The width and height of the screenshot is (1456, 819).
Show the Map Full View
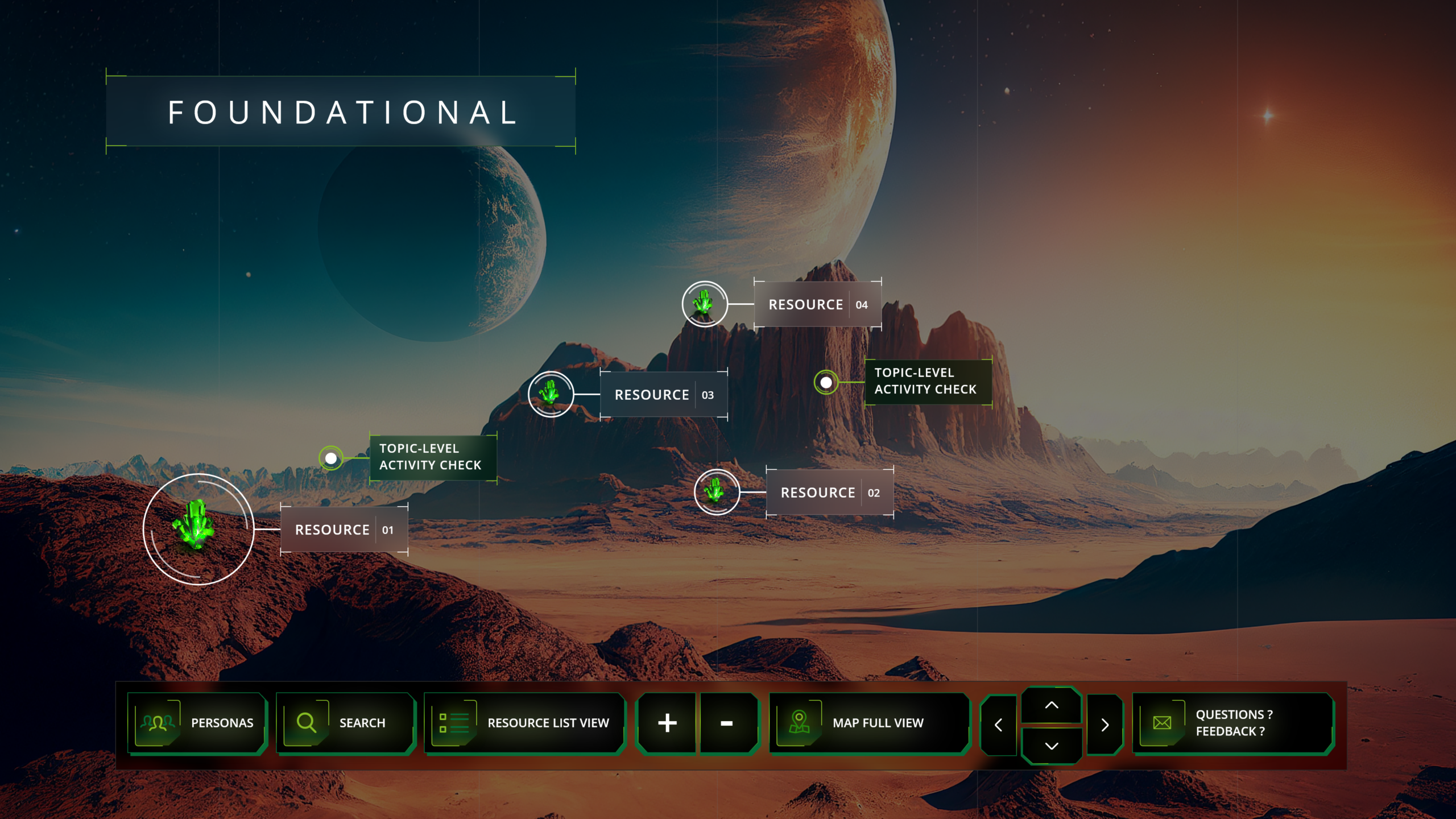click(x=868, y=723)
